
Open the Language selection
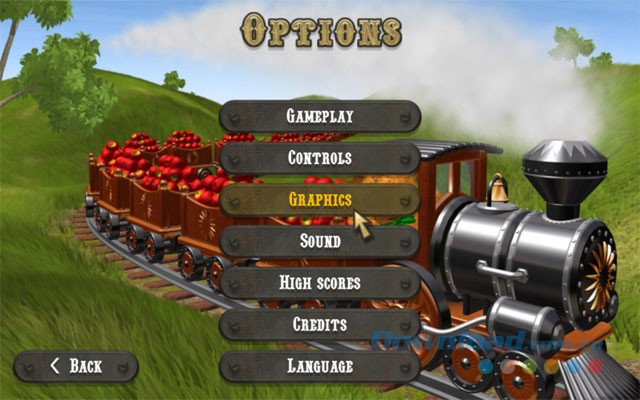[x=319, y=366]
